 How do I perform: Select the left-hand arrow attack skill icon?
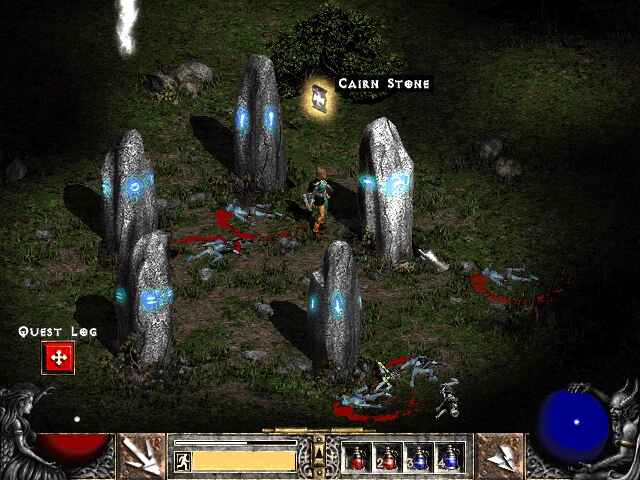(x=141, y=456)
